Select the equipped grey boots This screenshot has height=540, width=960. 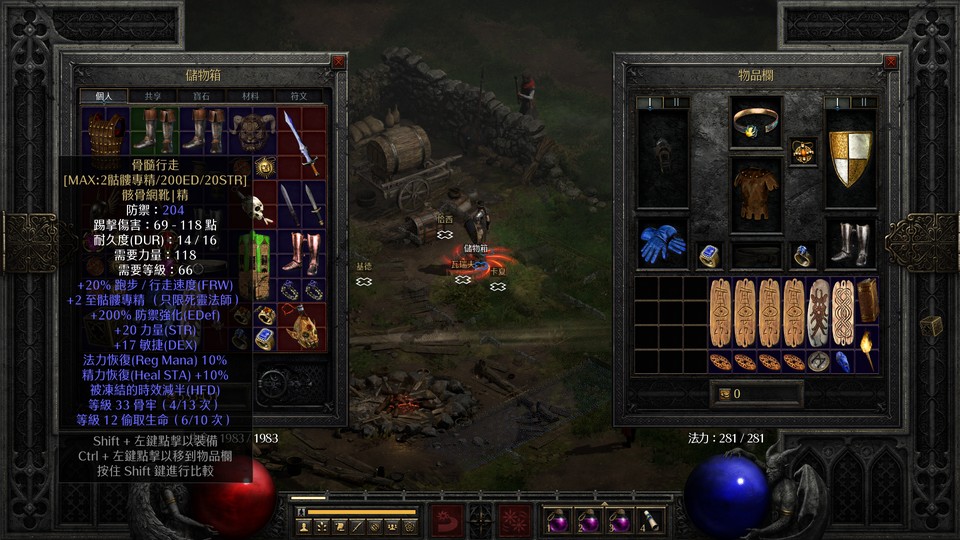click(851, 243)
